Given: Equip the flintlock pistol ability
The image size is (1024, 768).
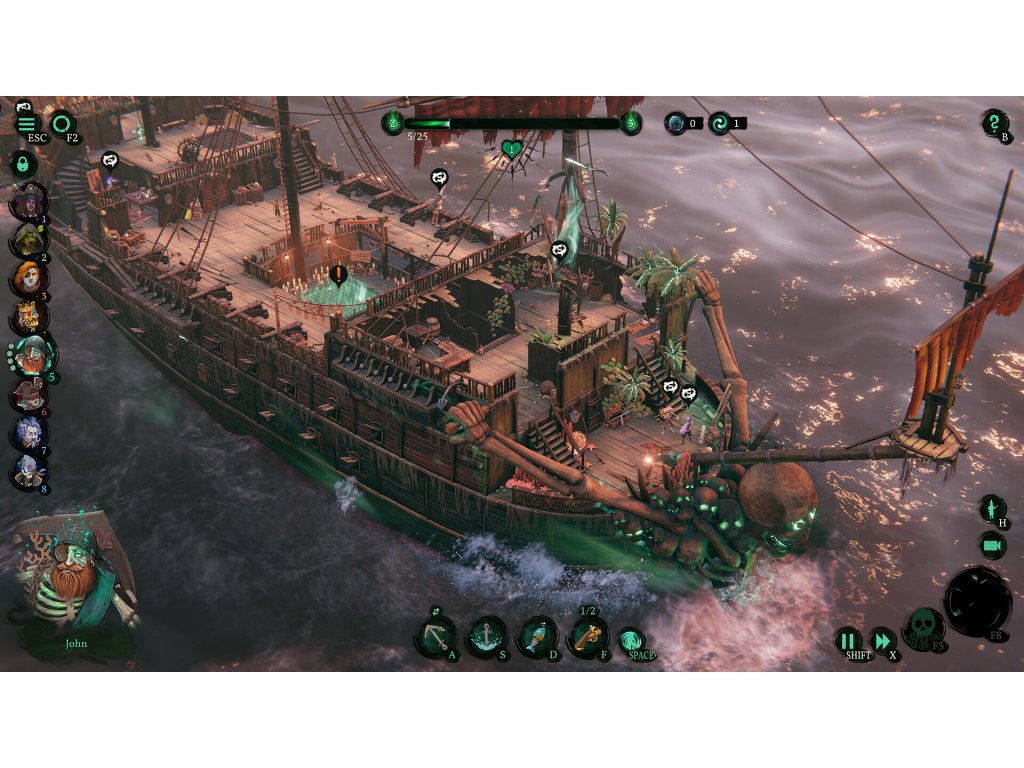Looking at the screenshot, I should (588, 637).
